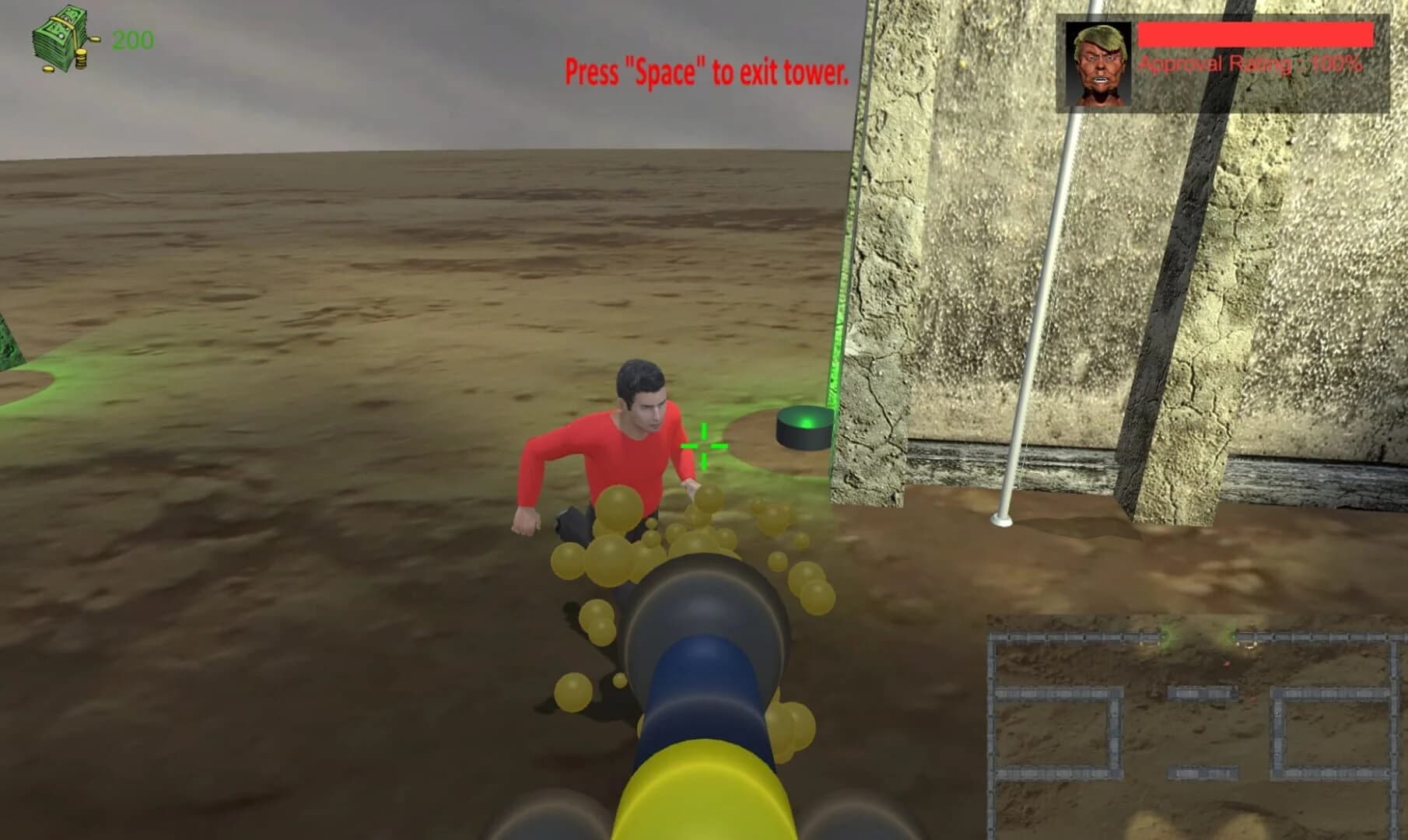Click the 'Approval Rating : 100%' label

pos(1250,65)
